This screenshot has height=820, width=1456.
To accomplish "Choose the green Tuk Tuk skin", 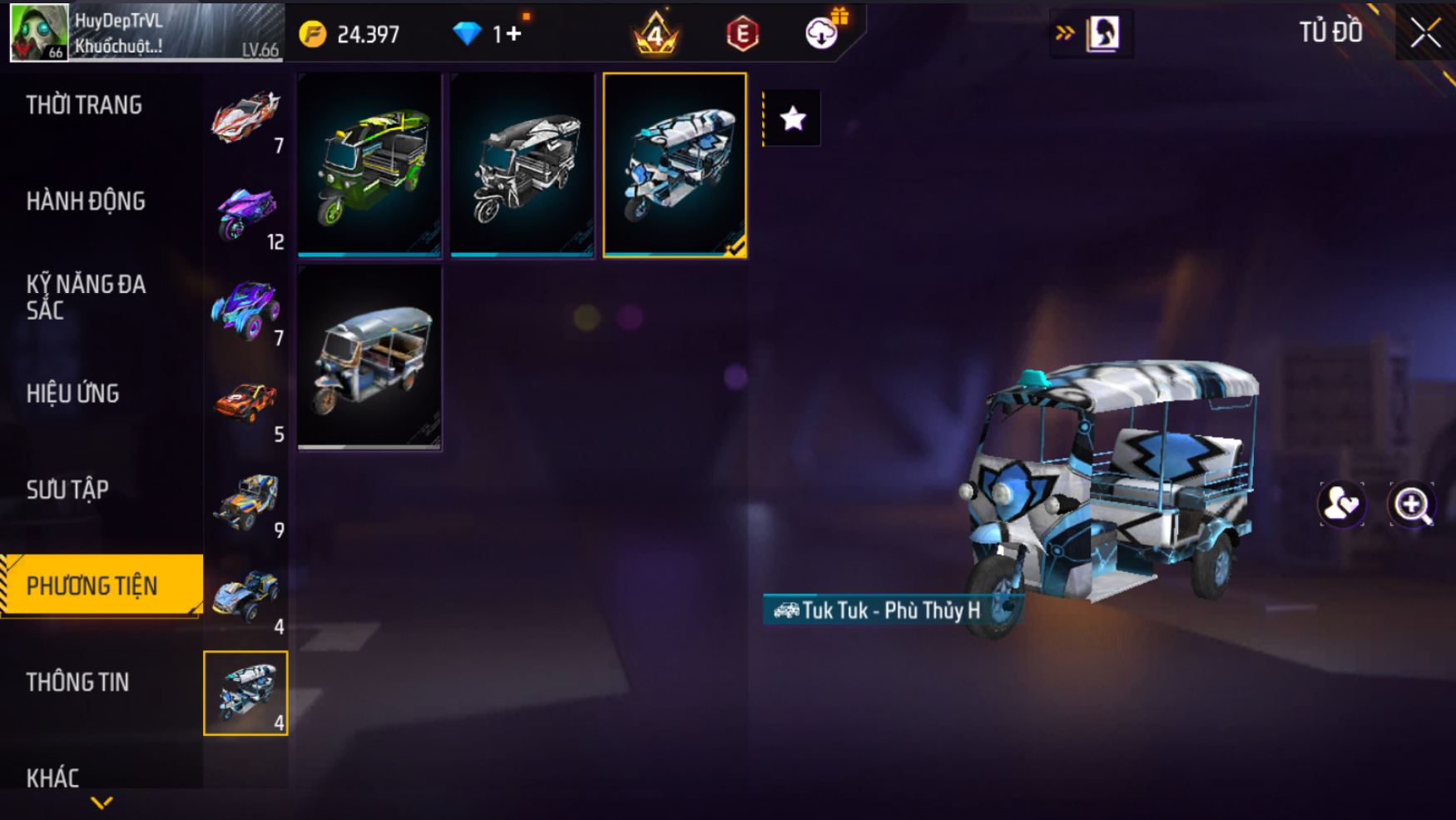I will tap(369, 165).
